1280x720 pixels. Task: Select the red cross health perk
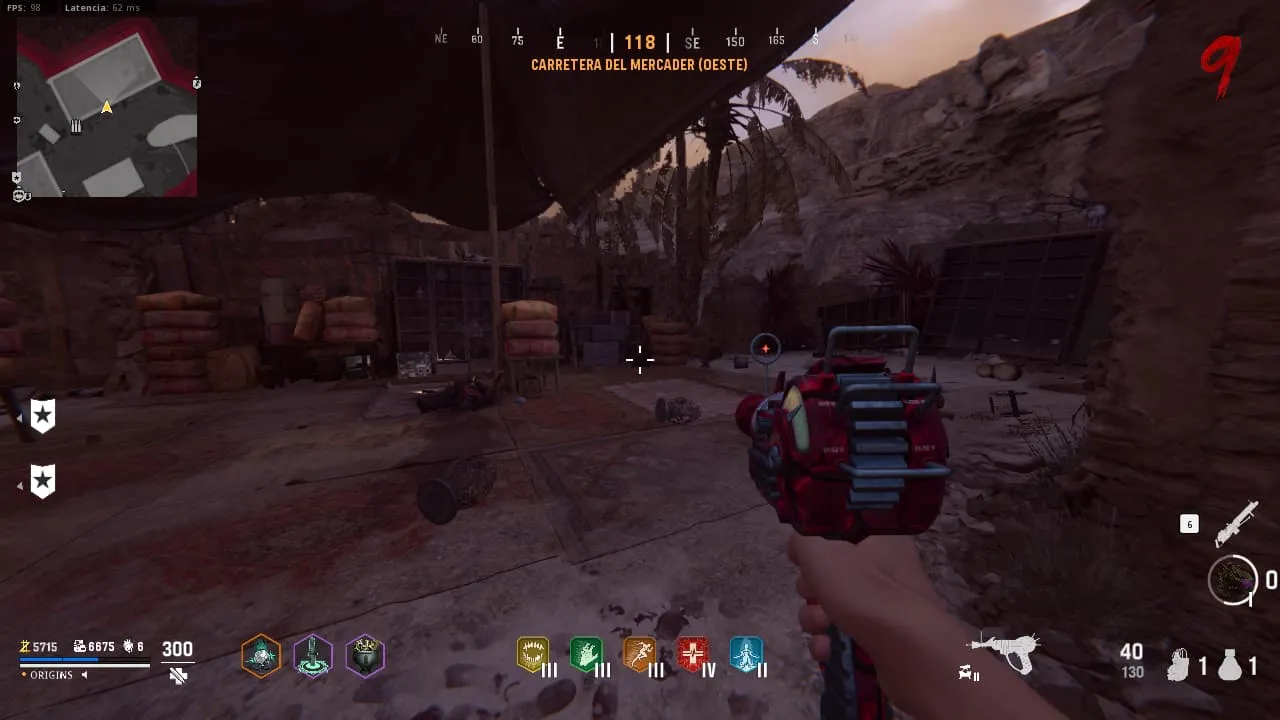(x=692, y=655)
